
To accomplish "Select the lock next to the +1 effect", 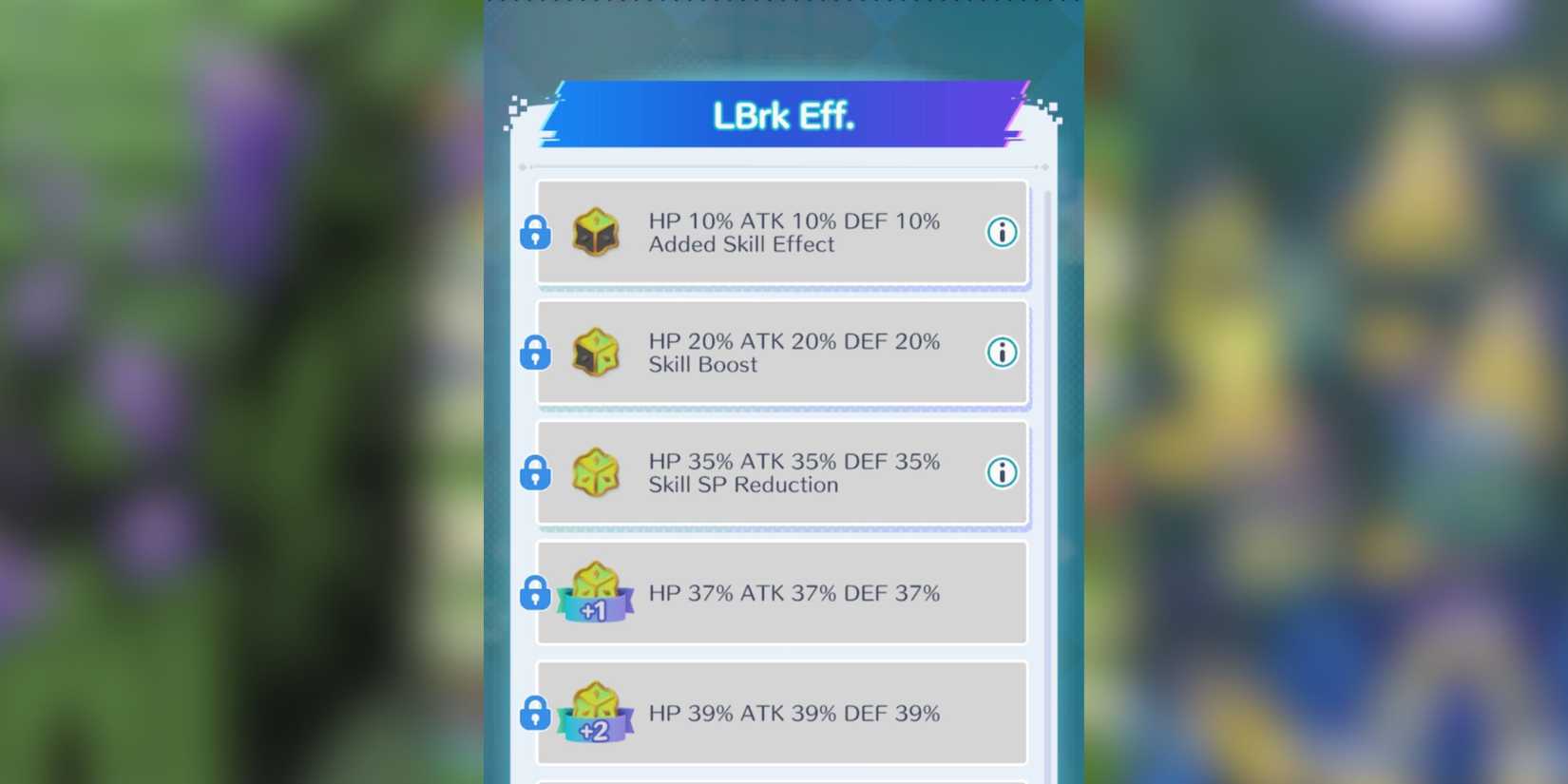I will click(533, 593).
